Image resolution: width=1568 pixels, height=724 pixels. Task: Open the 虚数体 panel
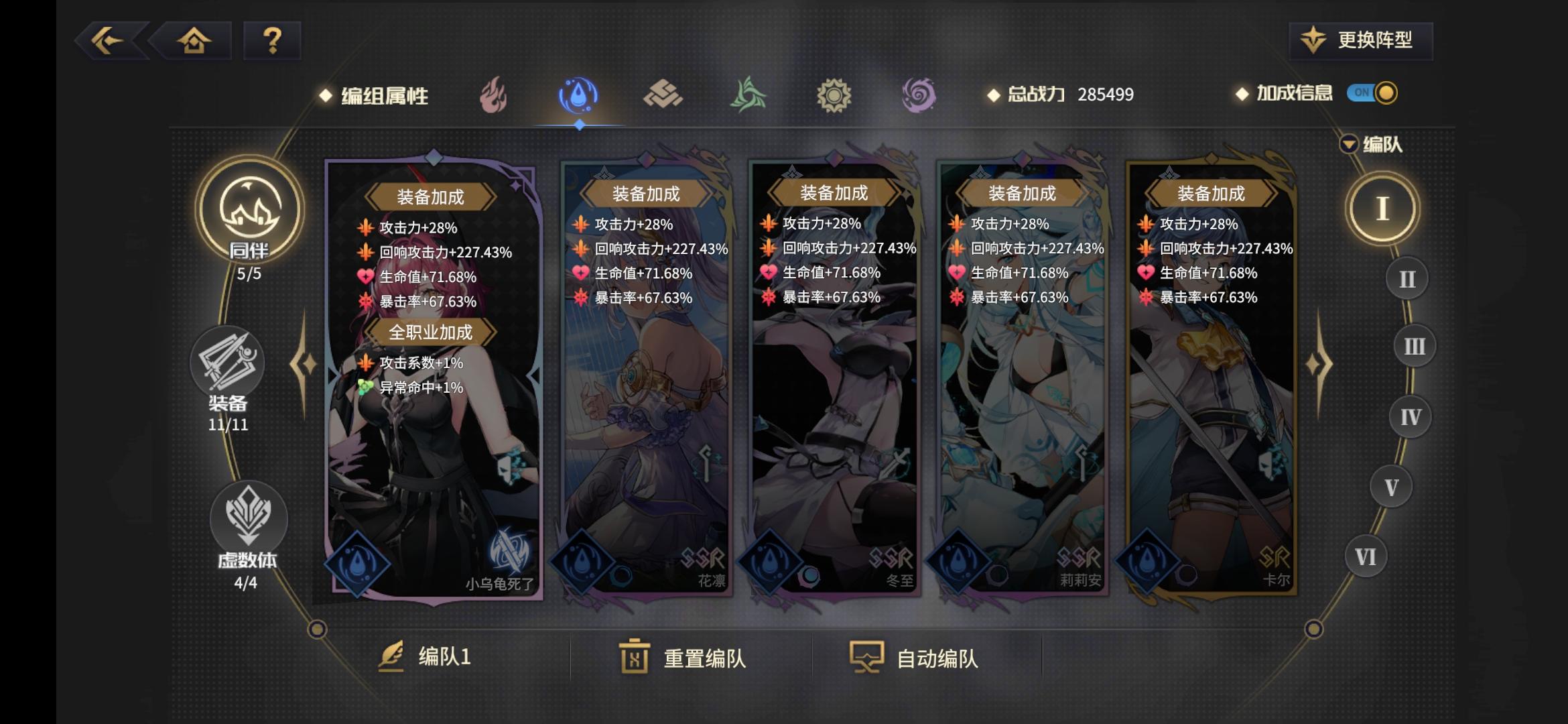click(249, 518)
